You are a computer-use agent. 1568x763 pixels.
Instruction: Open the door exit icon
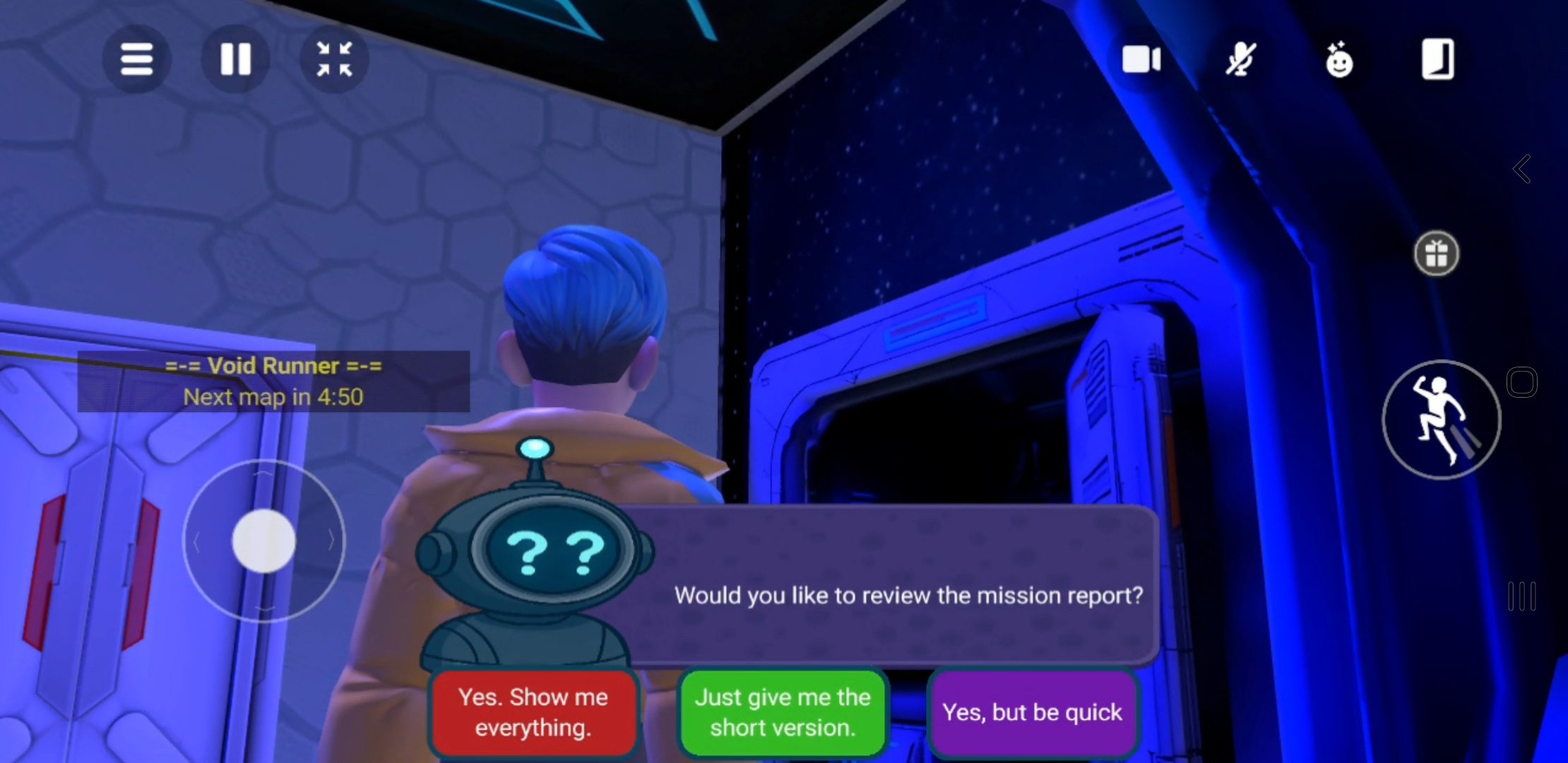[x=1437, y=59]
